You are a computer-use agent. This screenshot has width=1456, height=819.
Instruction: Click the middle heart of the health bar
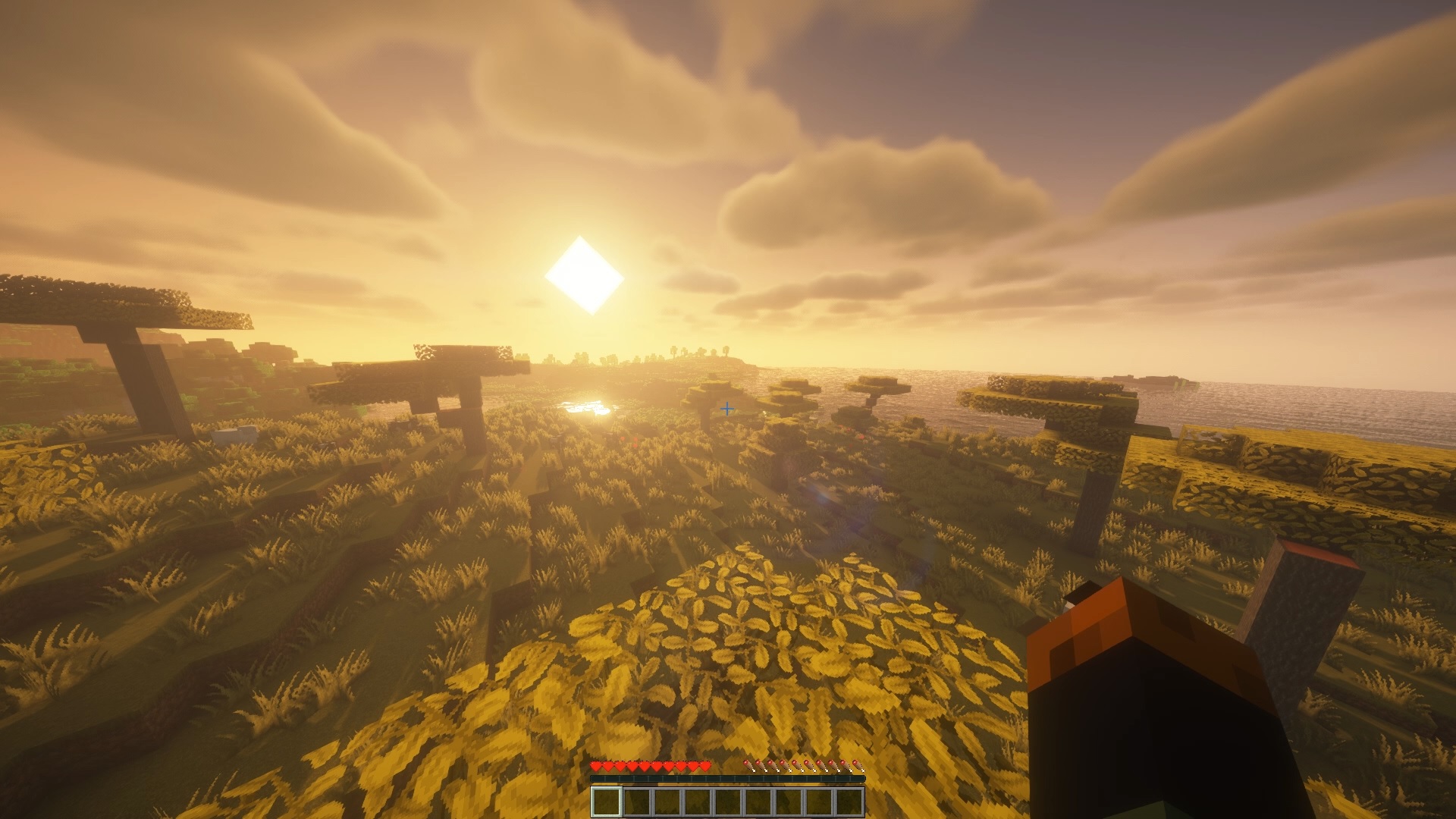651,766
